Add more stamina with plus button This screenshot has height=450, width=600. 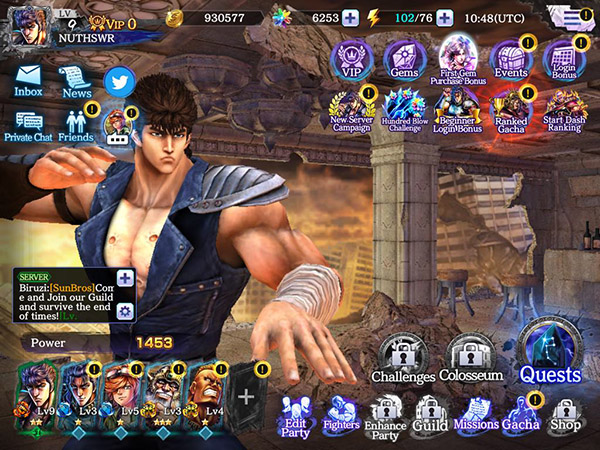445,17
